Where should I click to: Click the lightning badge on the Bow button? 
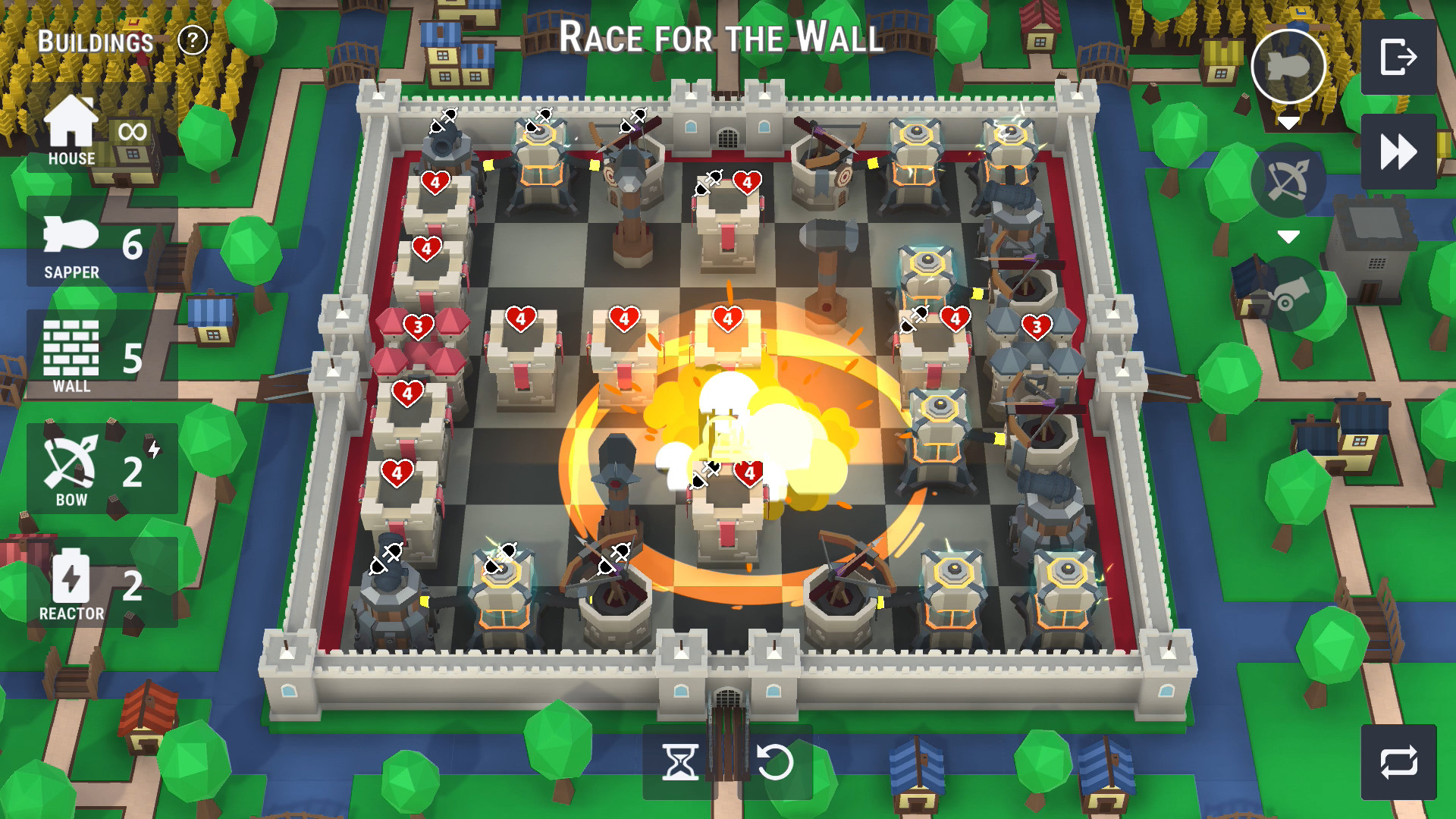click(155, 449)
